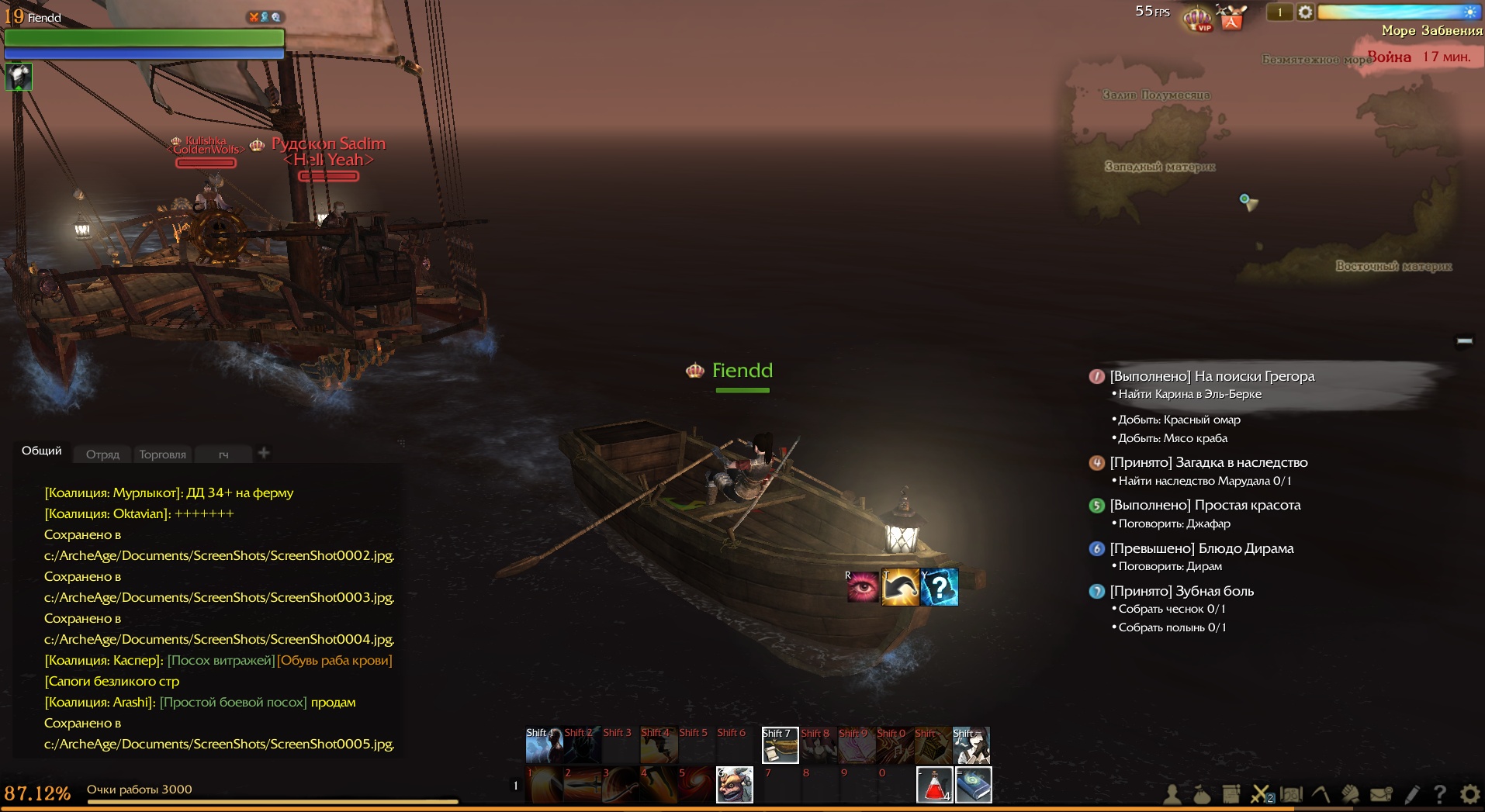This screenshot has height=812, width=1485.
Task: Use the red health potion slot
Action: [x=935, y=786]
